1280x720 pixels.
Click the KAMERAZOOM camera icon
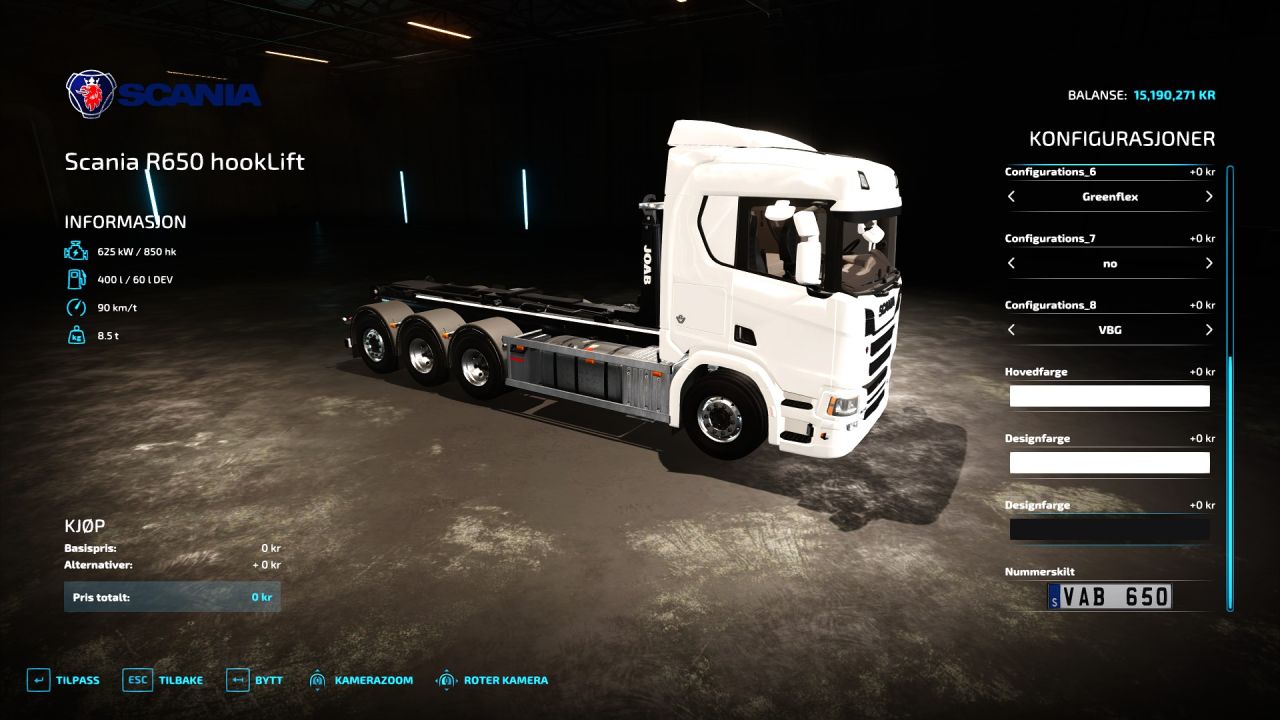click(x=318, y=680)
